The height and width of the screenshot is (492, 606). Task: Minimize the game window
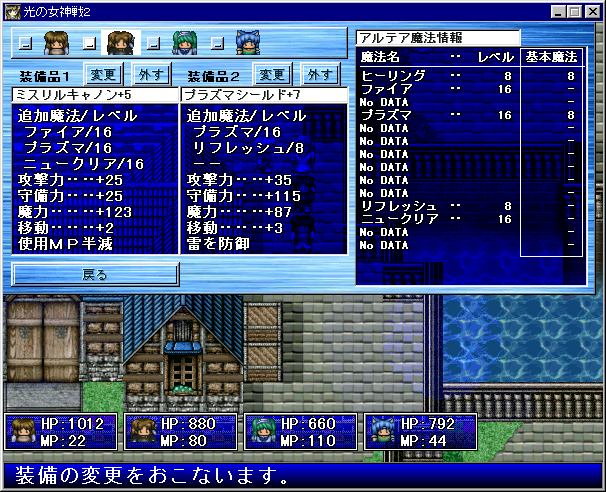(x=555, y=11)
